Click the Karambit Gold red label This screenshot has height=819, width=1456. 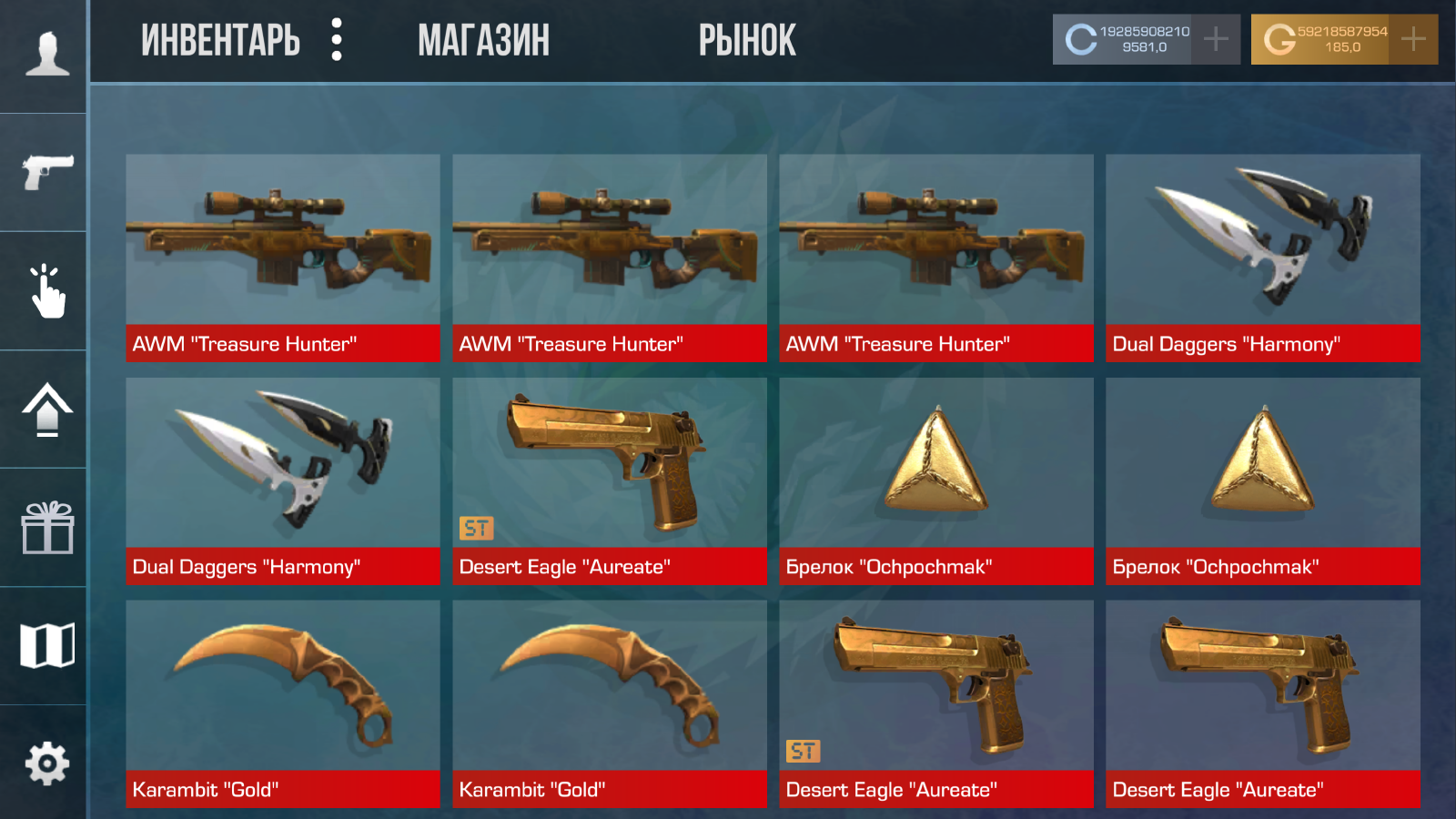(x=282, y=789)
